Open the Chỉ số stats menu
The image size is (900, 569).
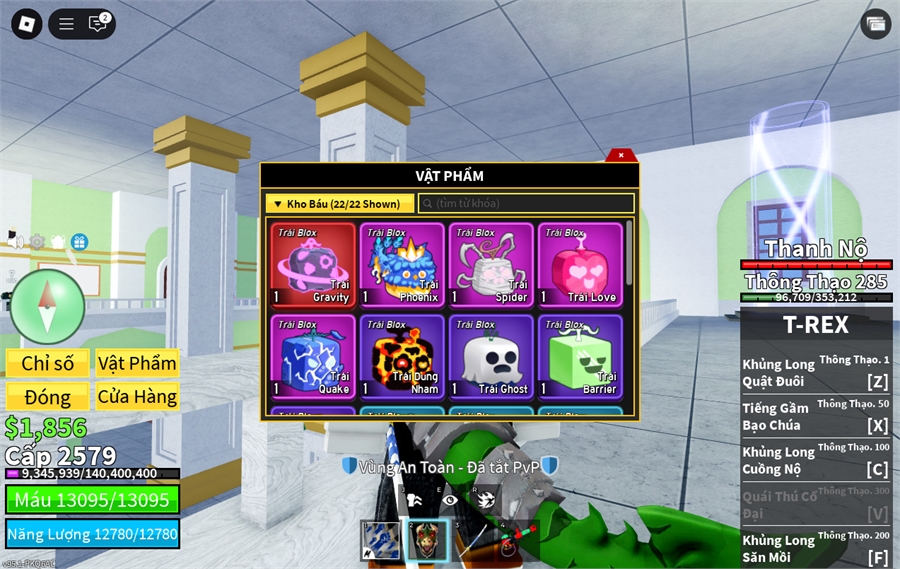click(48, 363)
